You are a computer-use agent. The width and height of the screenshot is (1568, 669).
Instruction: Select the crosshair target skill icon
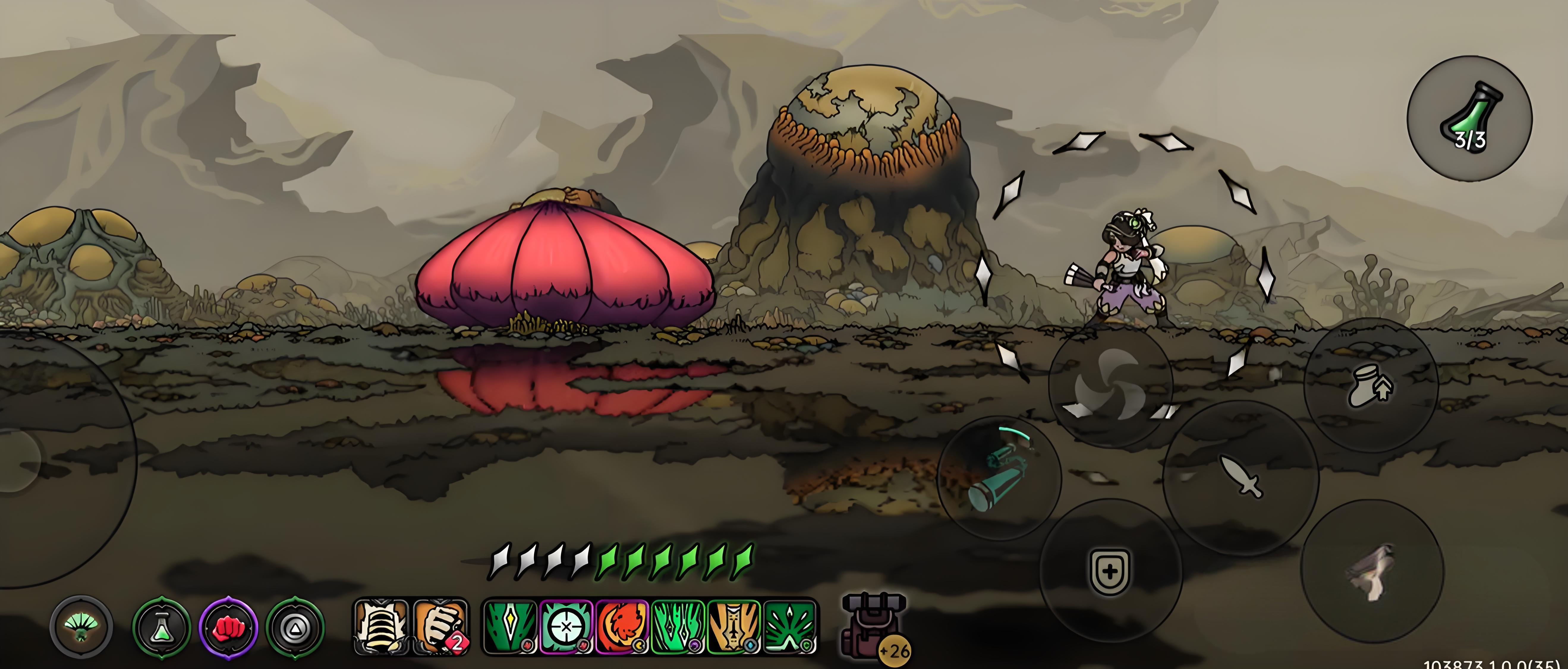[x=566, y=627]
